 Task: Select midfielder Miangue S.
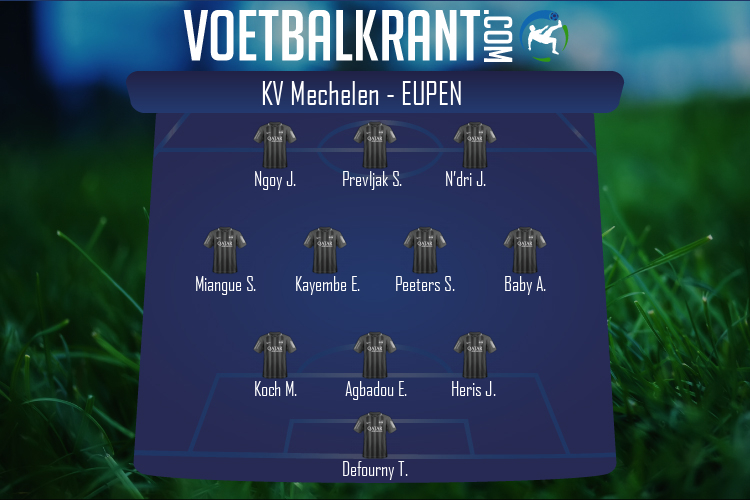[x=225, y=251]
